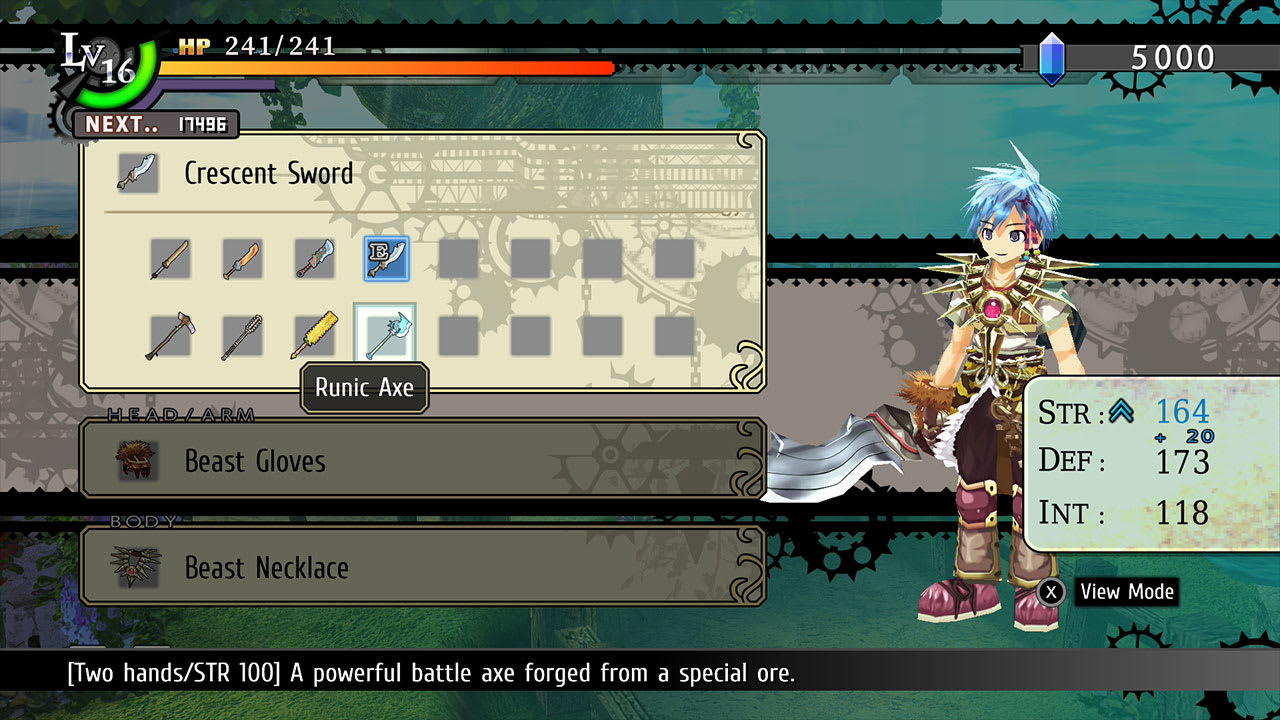This screenshot has width=1280, height=720.
Task: Select the wooden rapier in the first weapon slot
Action: [170, 258]
